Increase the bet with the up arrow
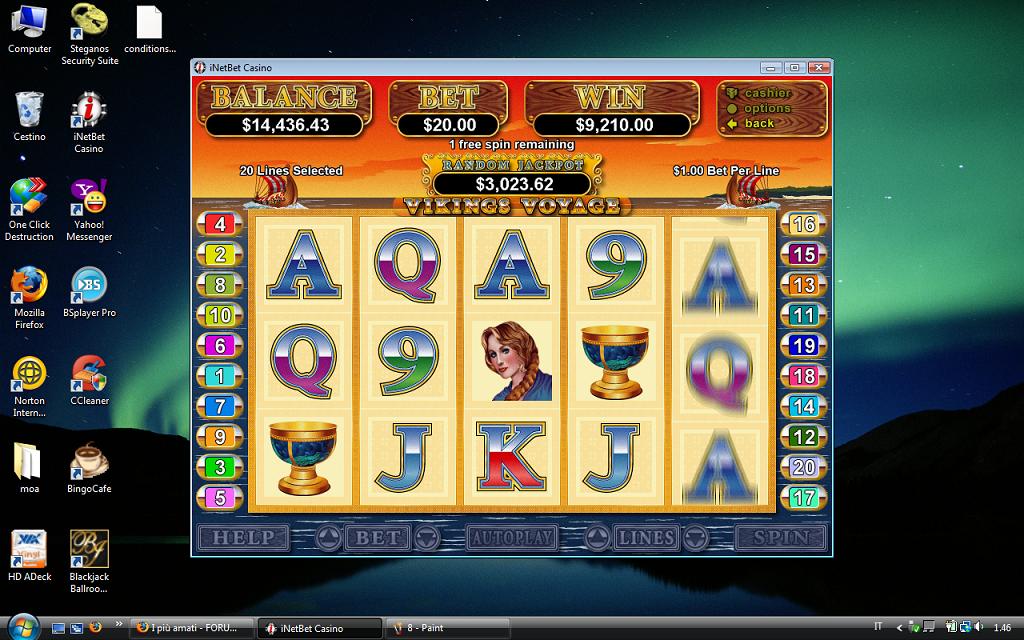The height and width of the screenshot is (640, 1024). (327, 539)
